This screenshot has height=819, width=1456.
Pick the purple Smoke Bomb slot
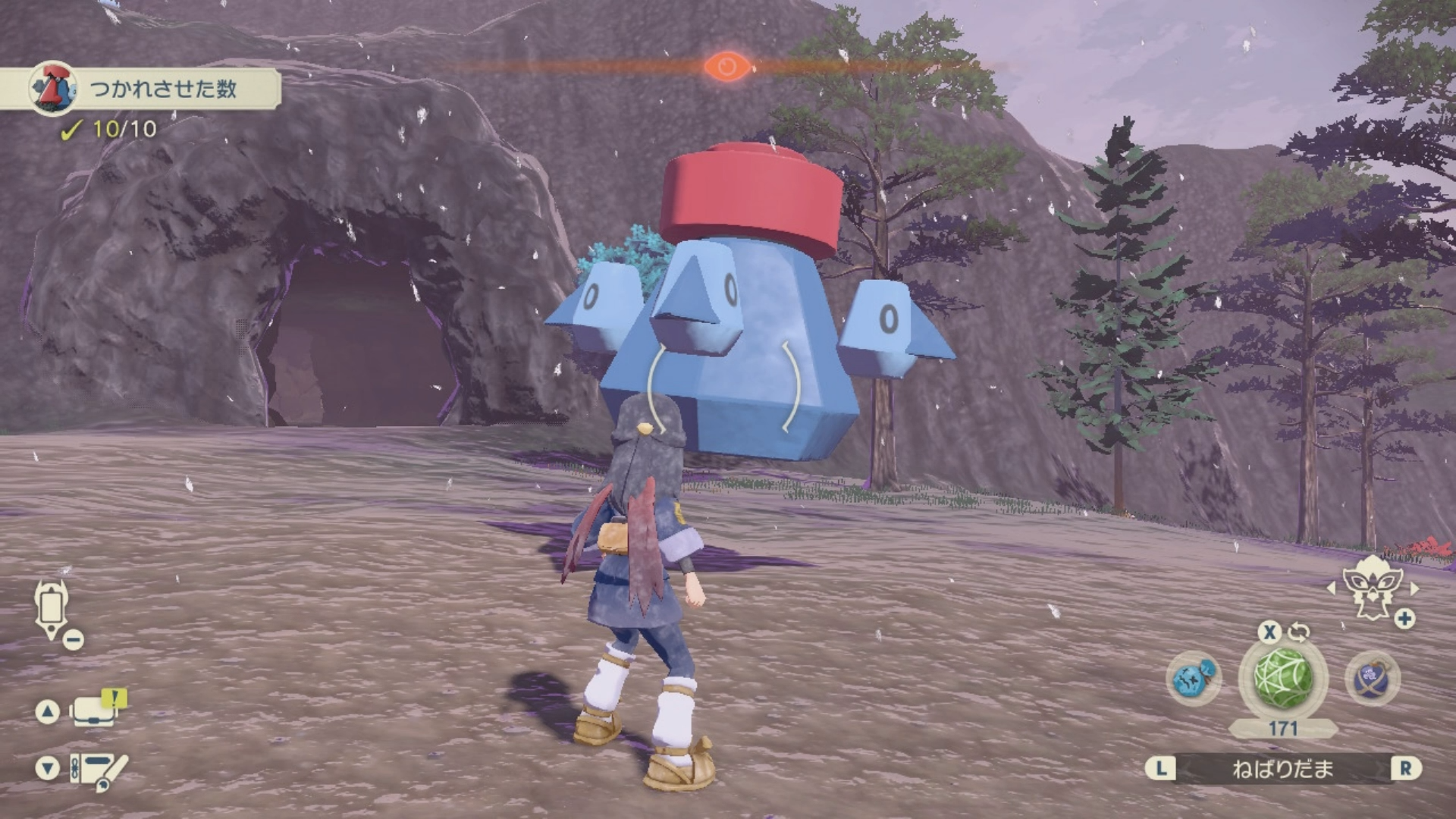(1372, 677)
